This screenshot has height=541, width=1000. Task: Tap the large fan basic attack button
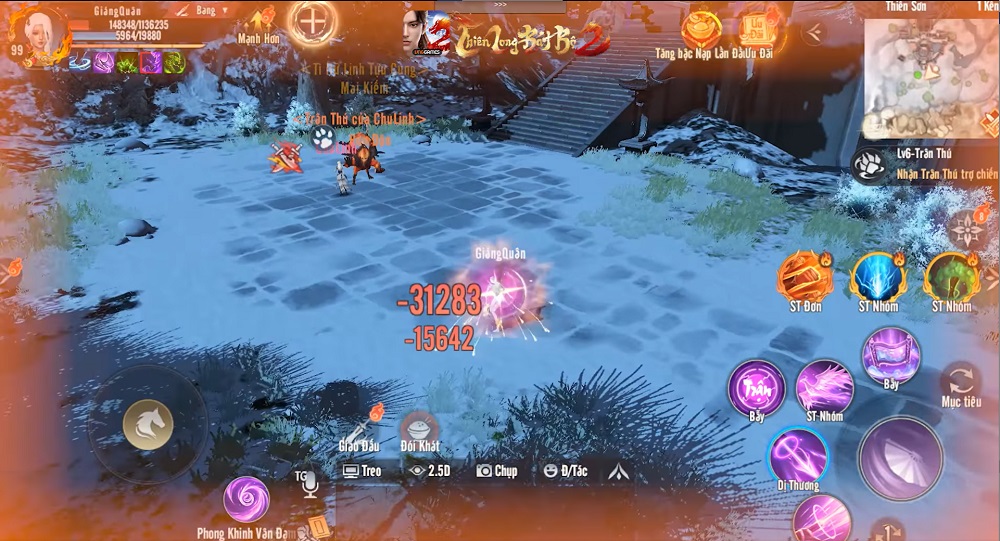coord(901,458)
